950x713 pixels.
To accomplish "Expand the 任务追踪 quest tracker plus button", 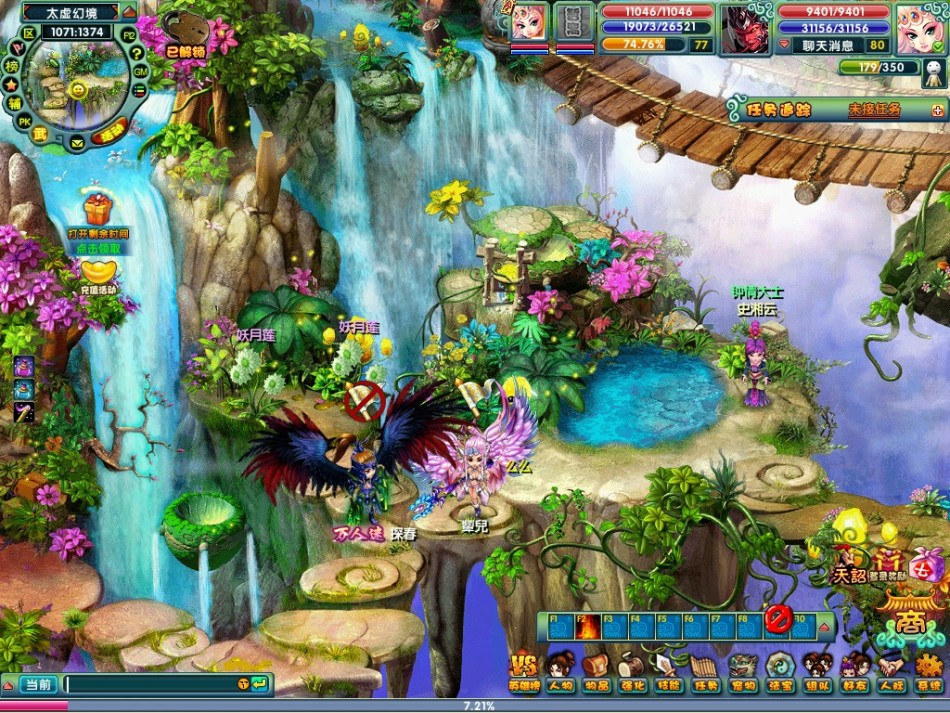I will tap(937, 110).
